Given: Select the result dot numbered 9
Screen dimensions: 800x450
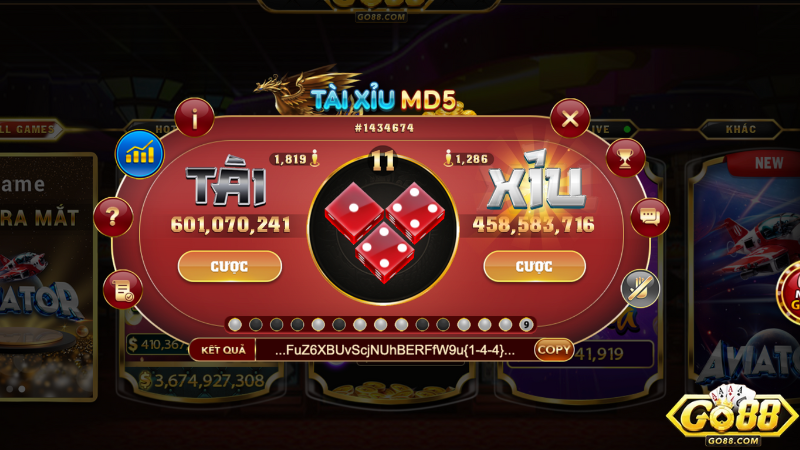Looking at the screenshot, I should click(527, 324).
